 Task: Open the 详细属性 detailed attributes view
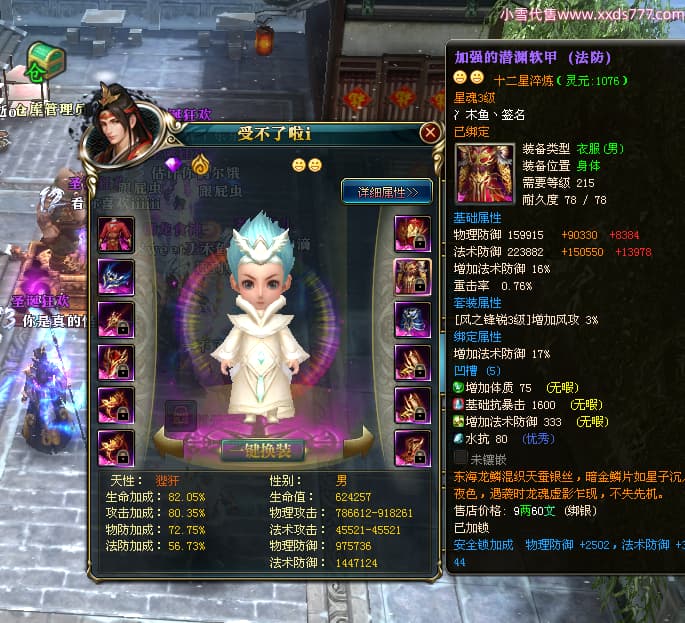coord(386,190)
